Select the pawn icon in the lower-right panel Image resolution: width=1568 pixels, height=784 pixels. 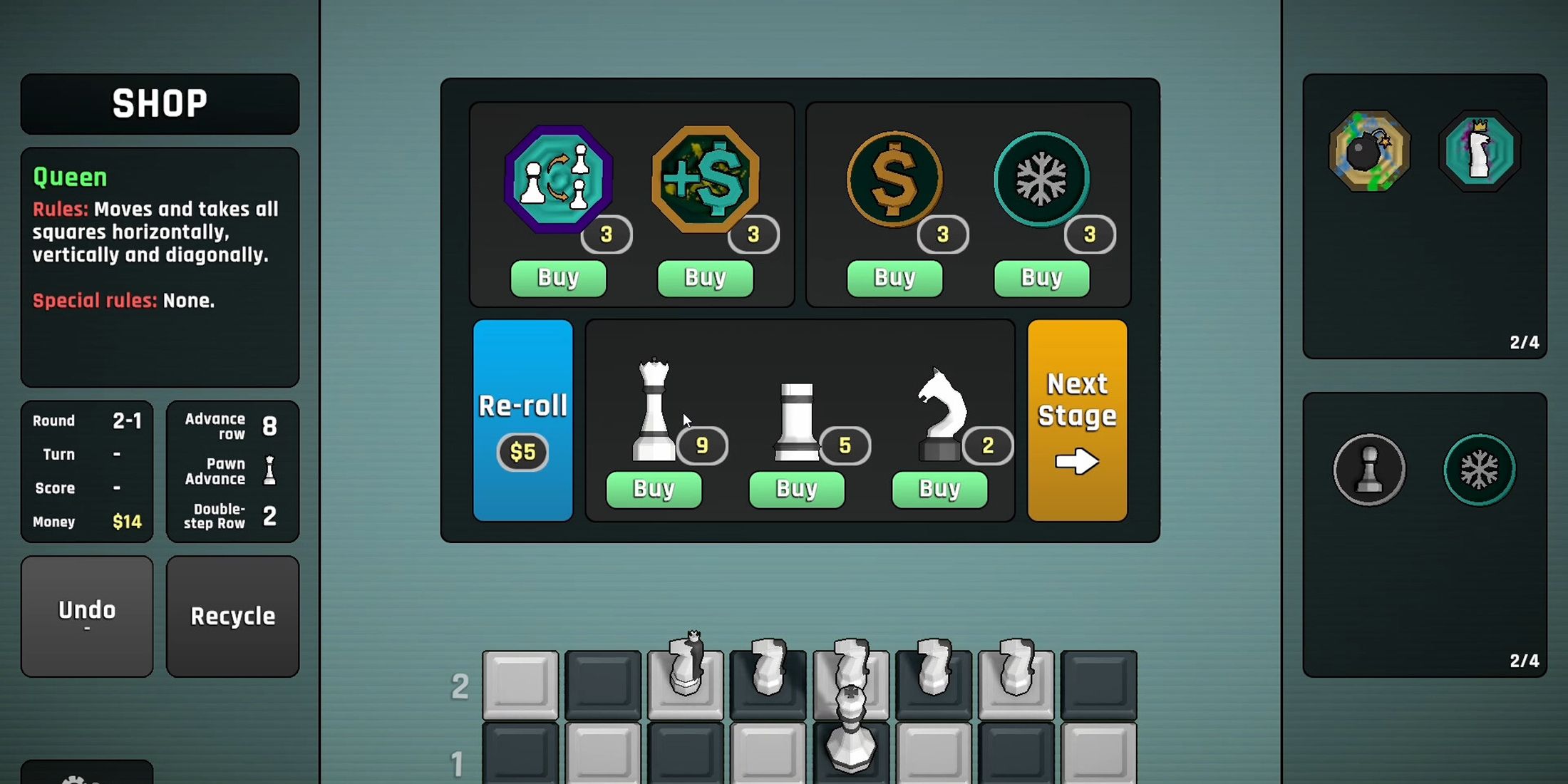coord(1369,470)
